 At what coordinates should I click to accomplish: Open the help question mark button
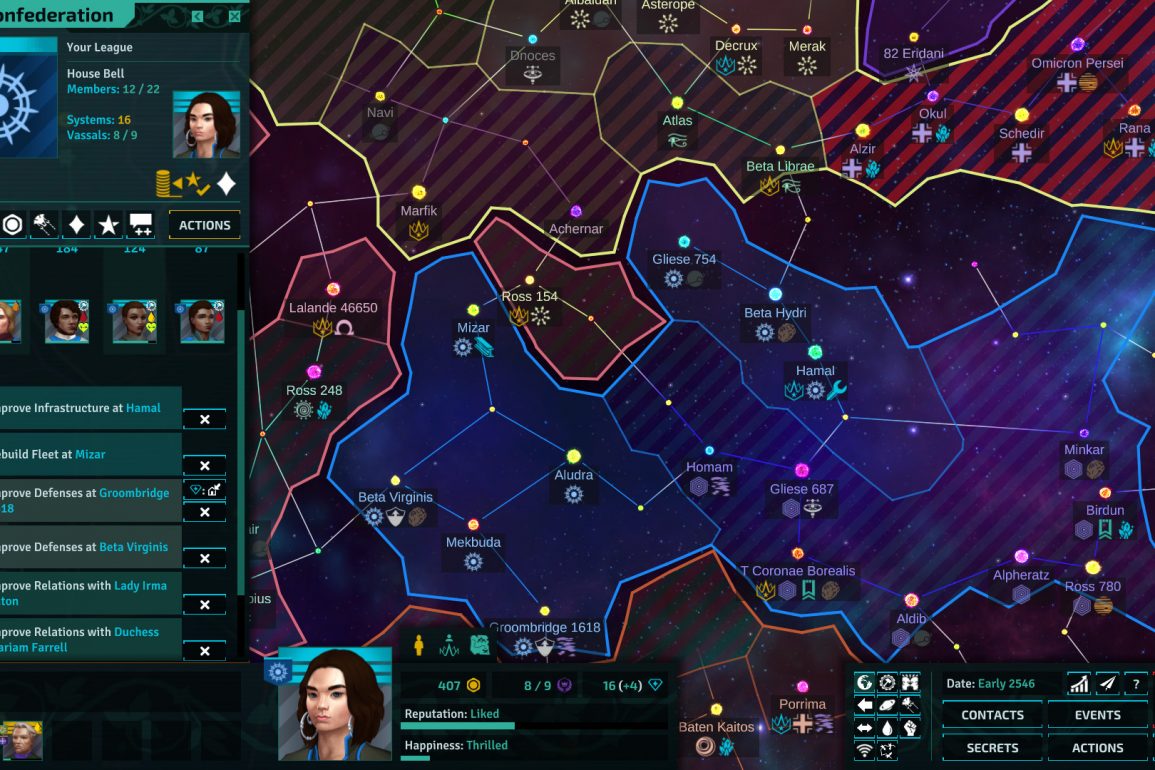(x=1136, y=684)
